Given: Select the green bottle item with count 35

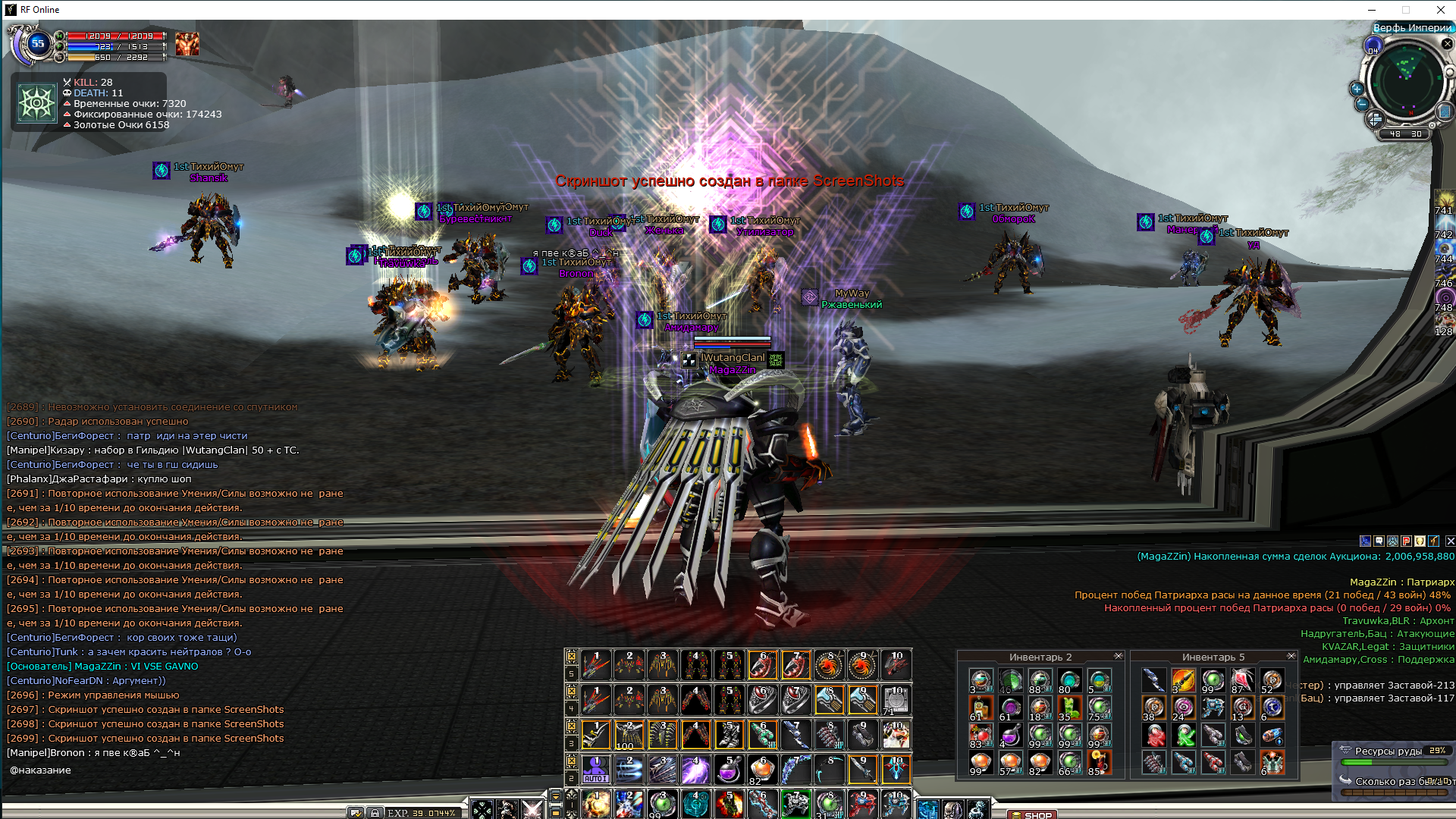Looking at the screenshot, I should pyautogui.click(x=1069, y=708).
